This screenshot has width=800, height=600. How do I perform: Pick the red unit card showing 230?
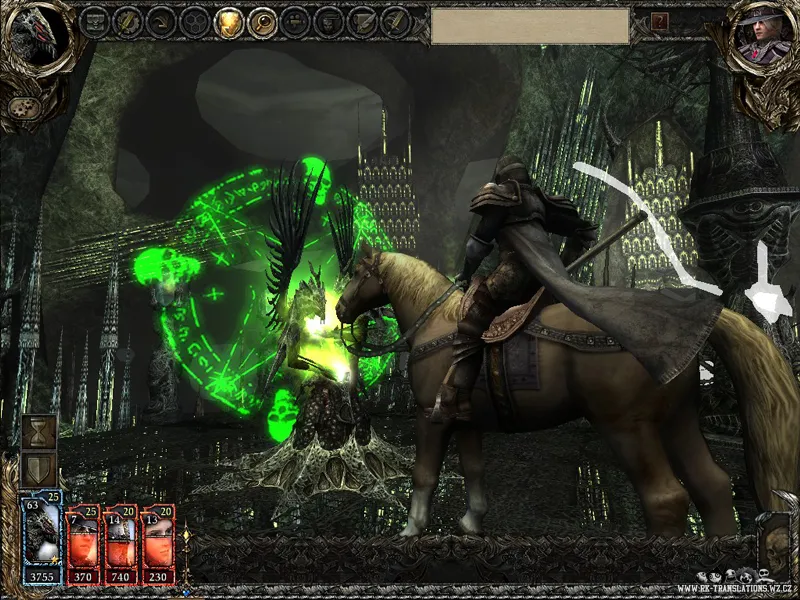click(x=158, y=545)
